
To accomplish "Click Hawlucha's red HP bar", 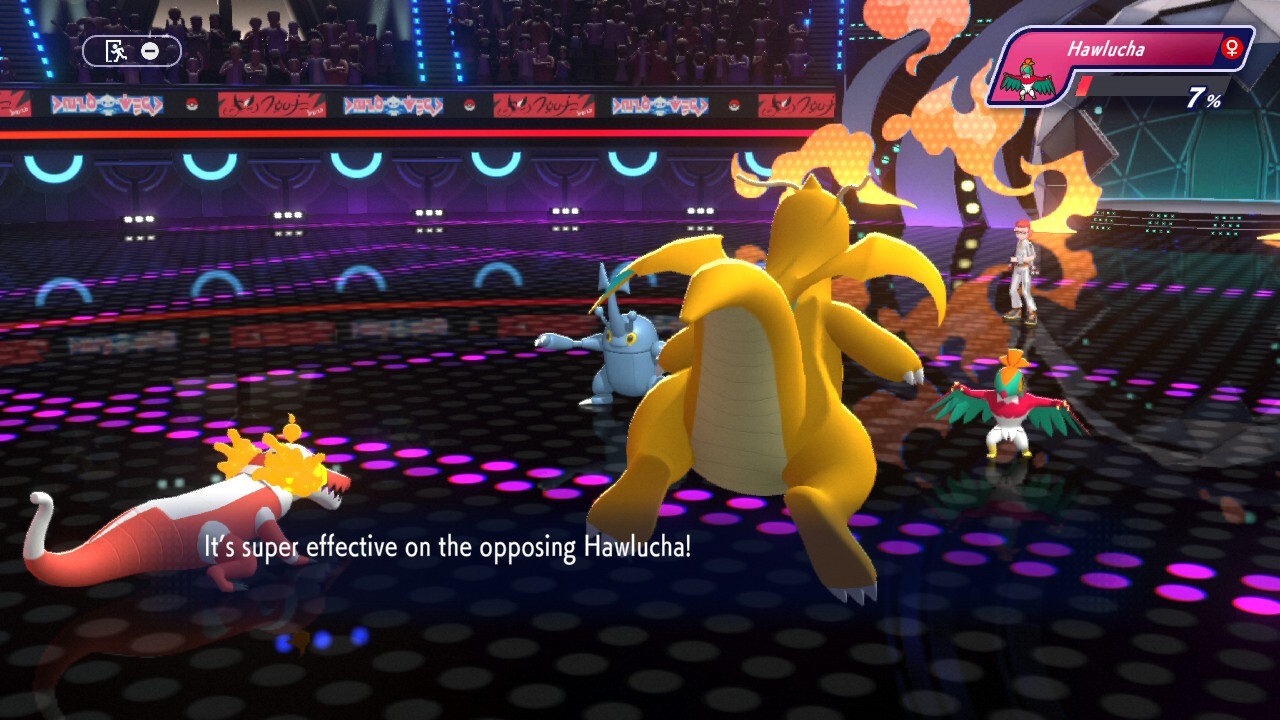I will click(1086, 87).
